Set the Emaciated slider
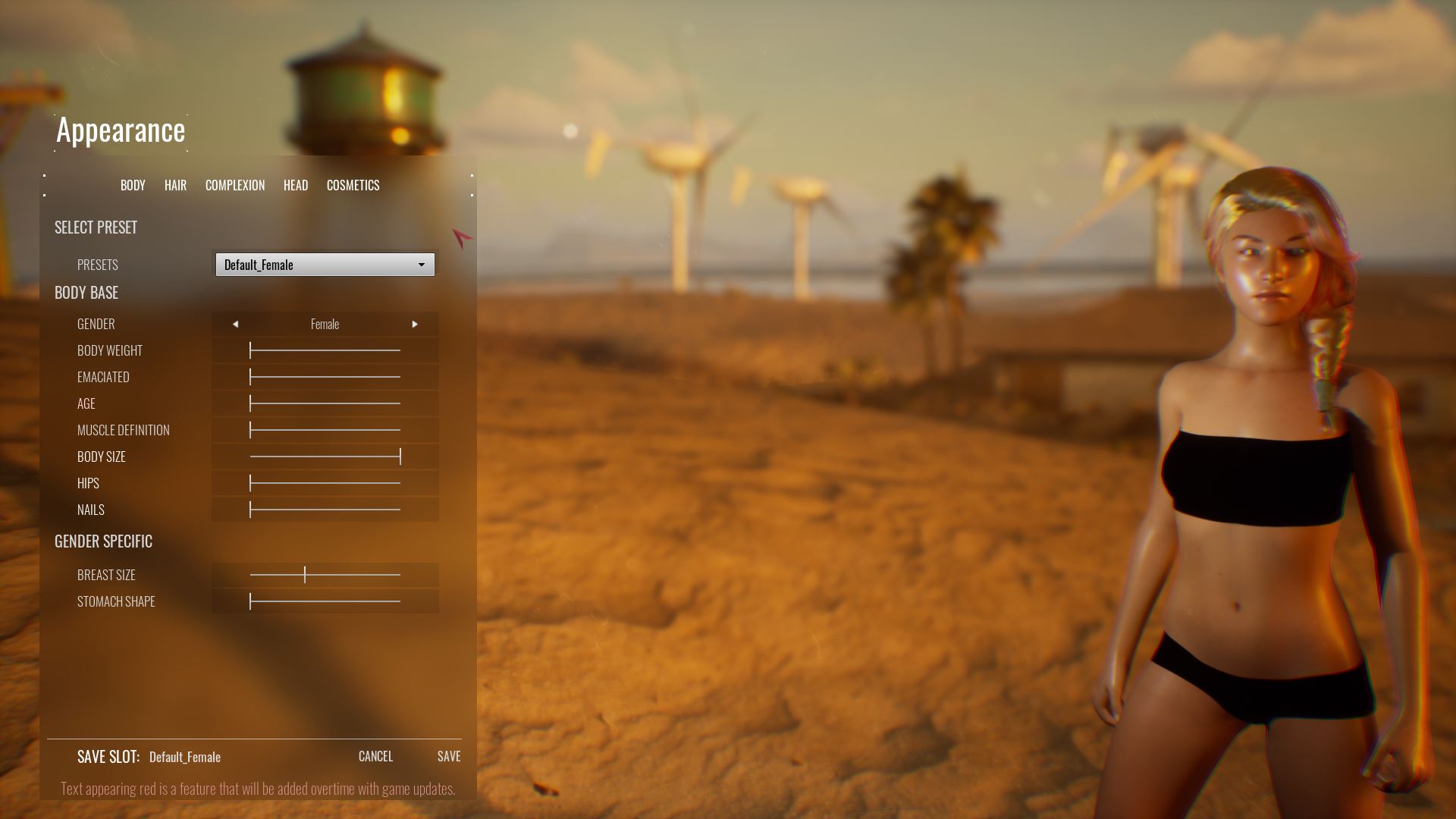Image resolution: width=1456 pixels, height=819 pixels. point(250,377)
